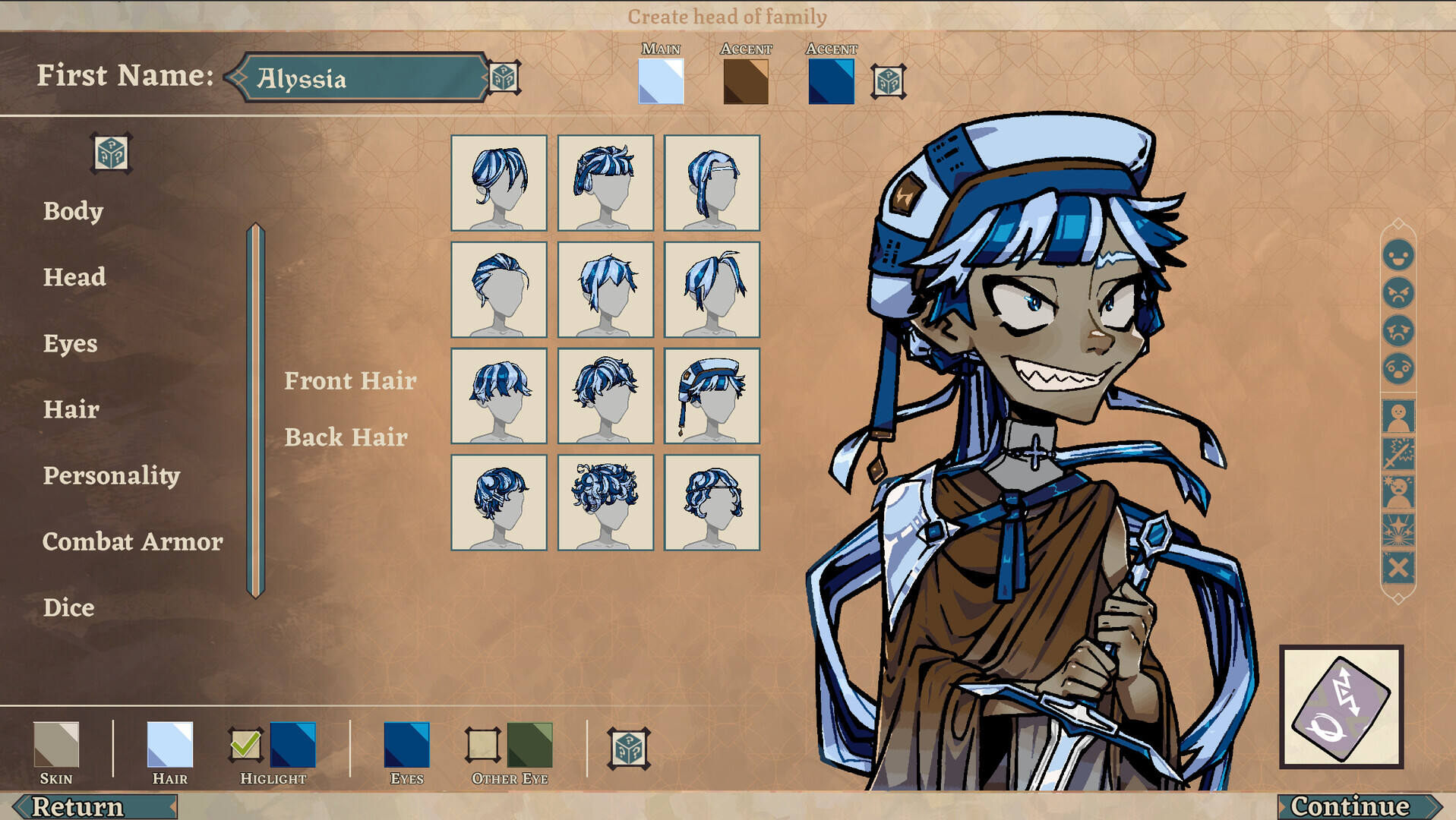Select the Combat Armor category
Viewport: 1456px width, 820px height.
(x=133, y=542)
